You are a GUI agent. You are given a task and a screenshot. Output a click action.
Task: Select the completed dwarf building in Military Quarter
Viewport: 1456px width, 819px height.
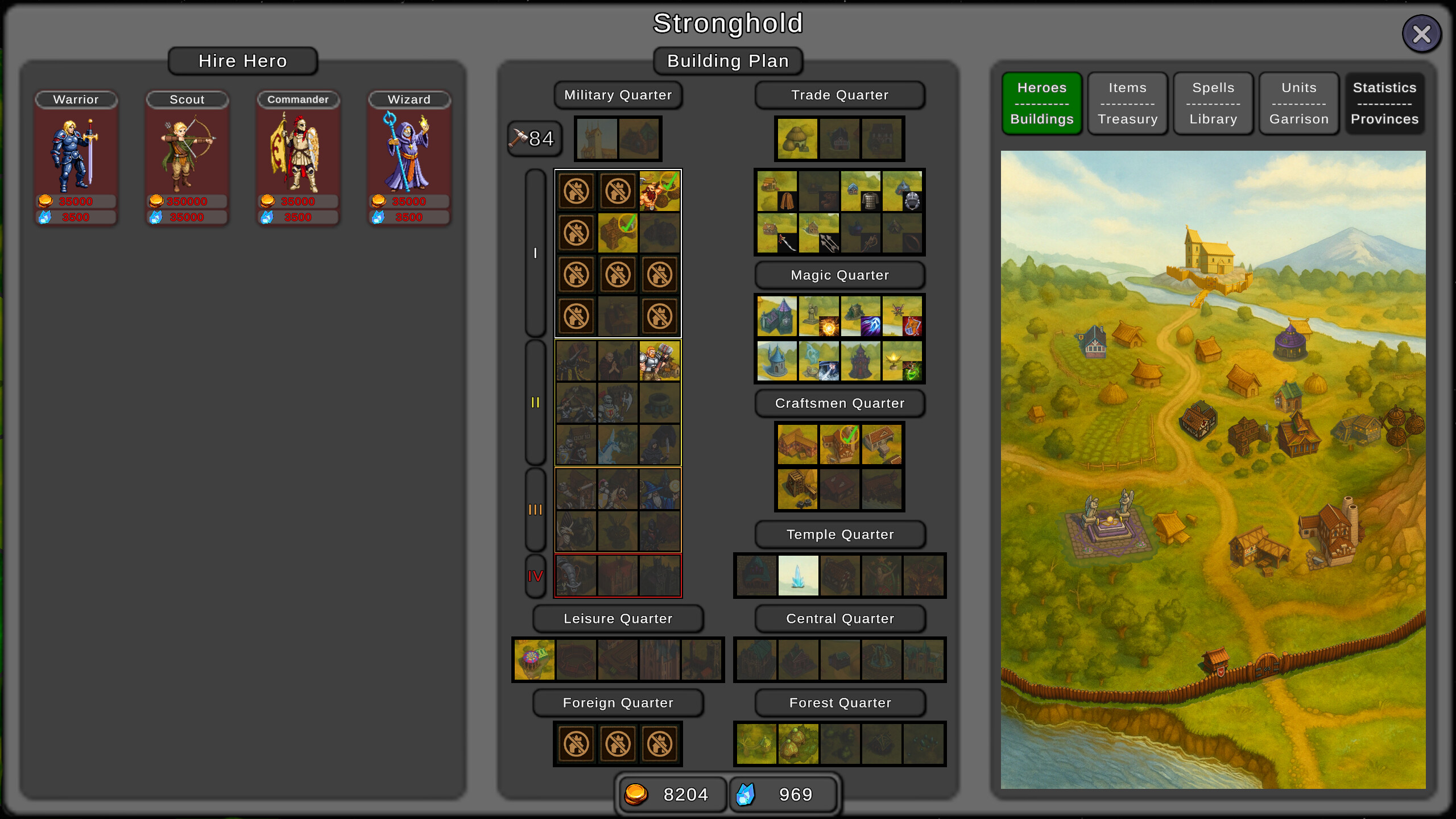pyautogui.click(x=660, y=191)
